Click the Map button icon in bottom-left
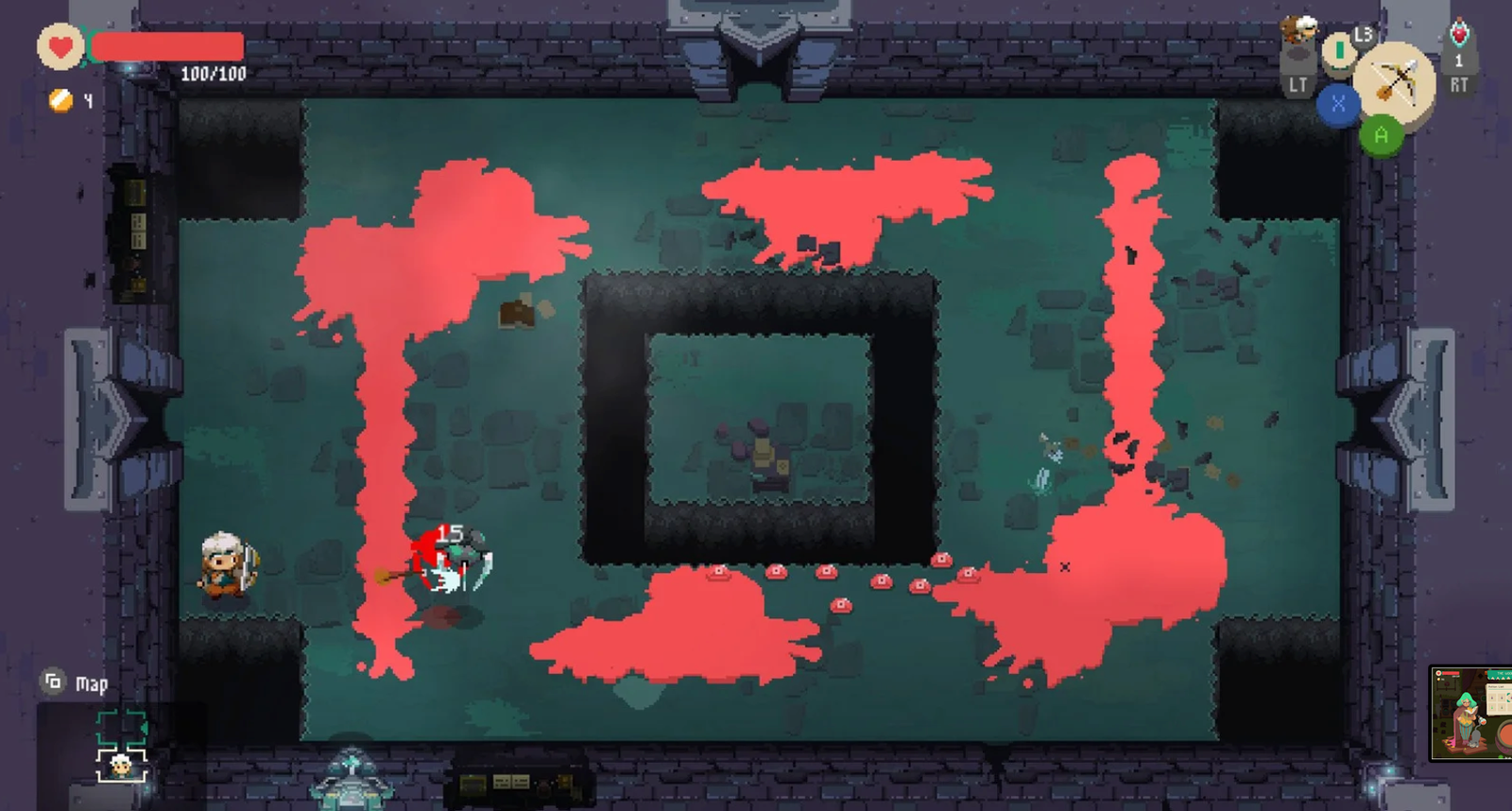The image size is (1512, 811). point(53,680)
